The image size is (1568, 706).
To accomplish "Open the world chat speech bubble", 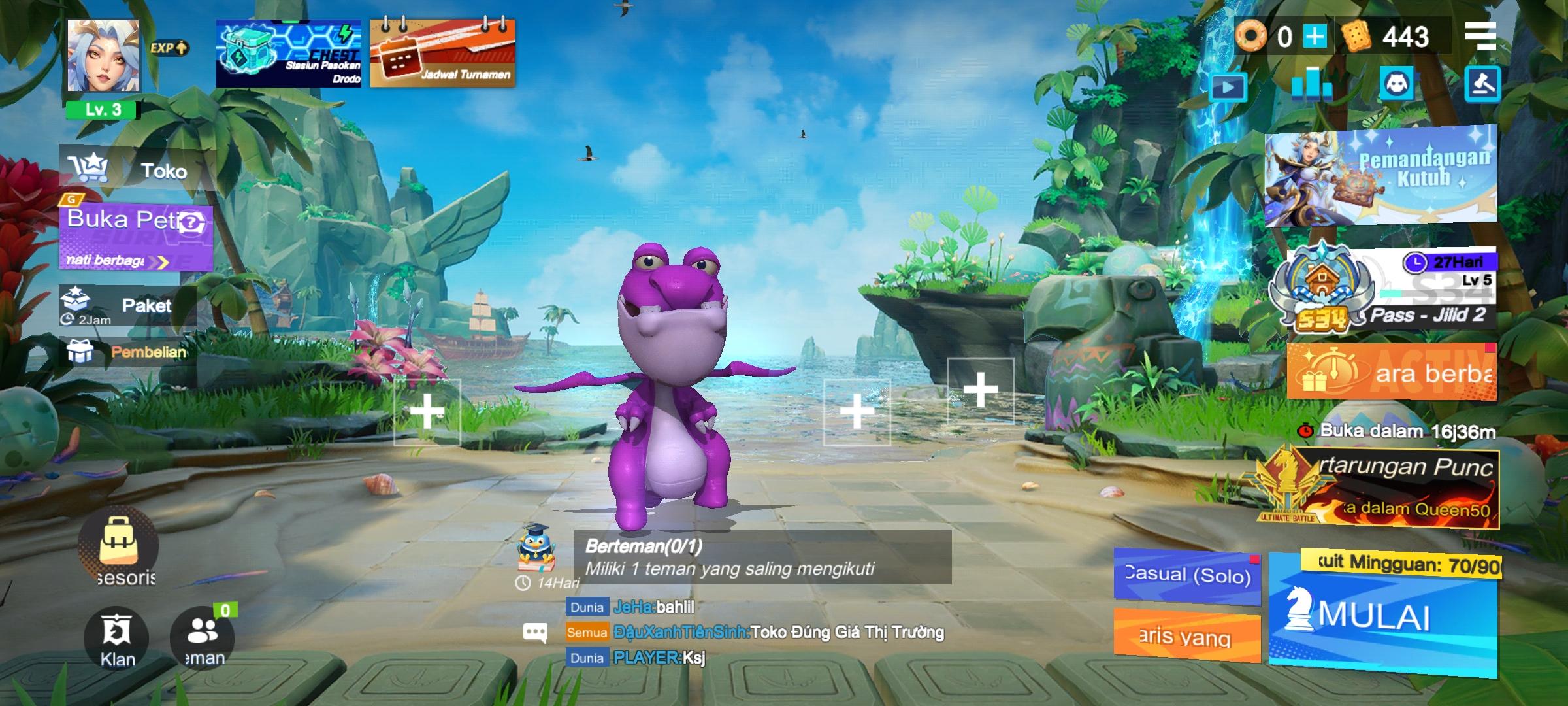I will [x=535, y=631].
